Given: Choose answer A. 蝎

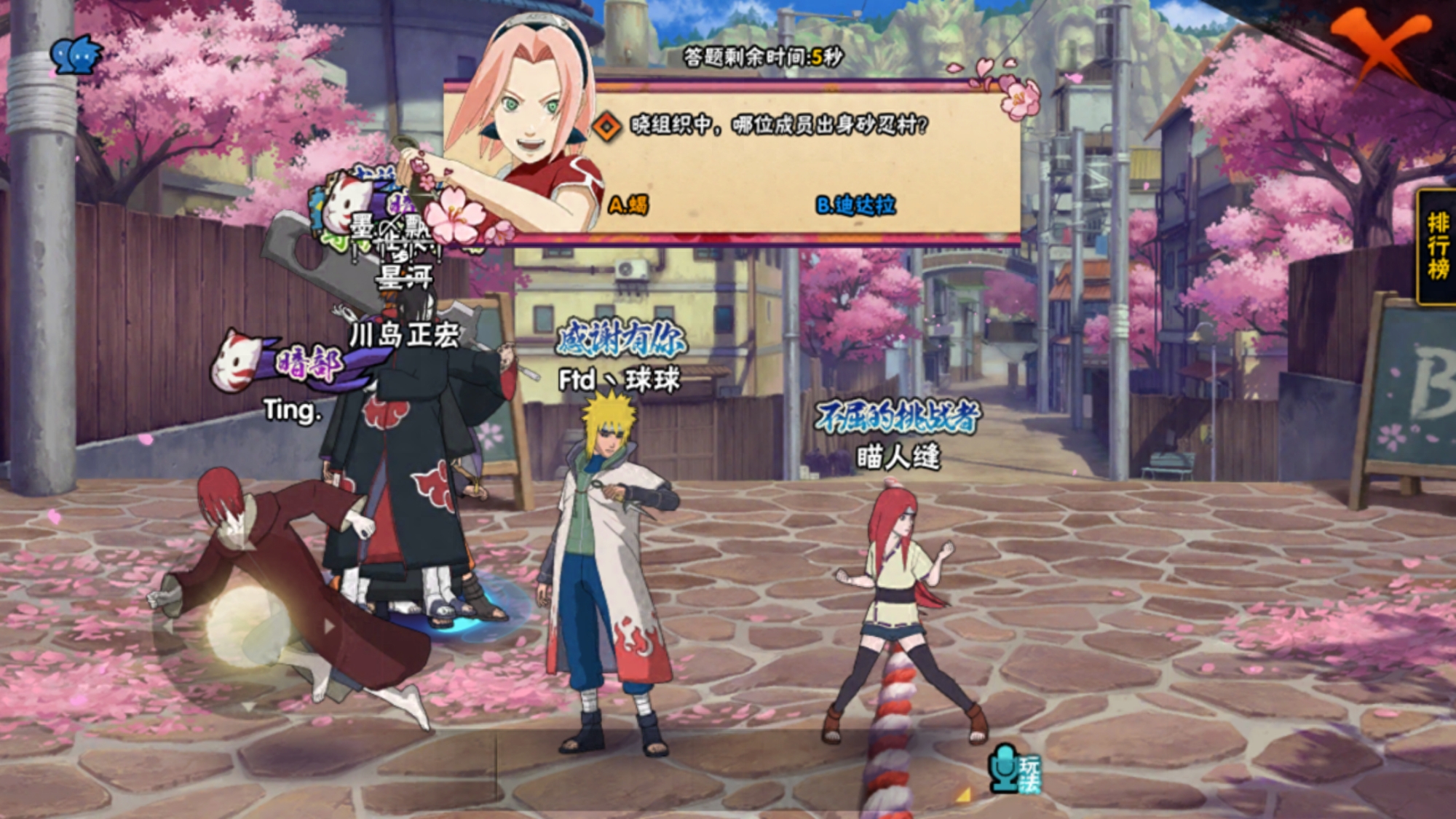Looking at the screenshot, I should point(628,205).
